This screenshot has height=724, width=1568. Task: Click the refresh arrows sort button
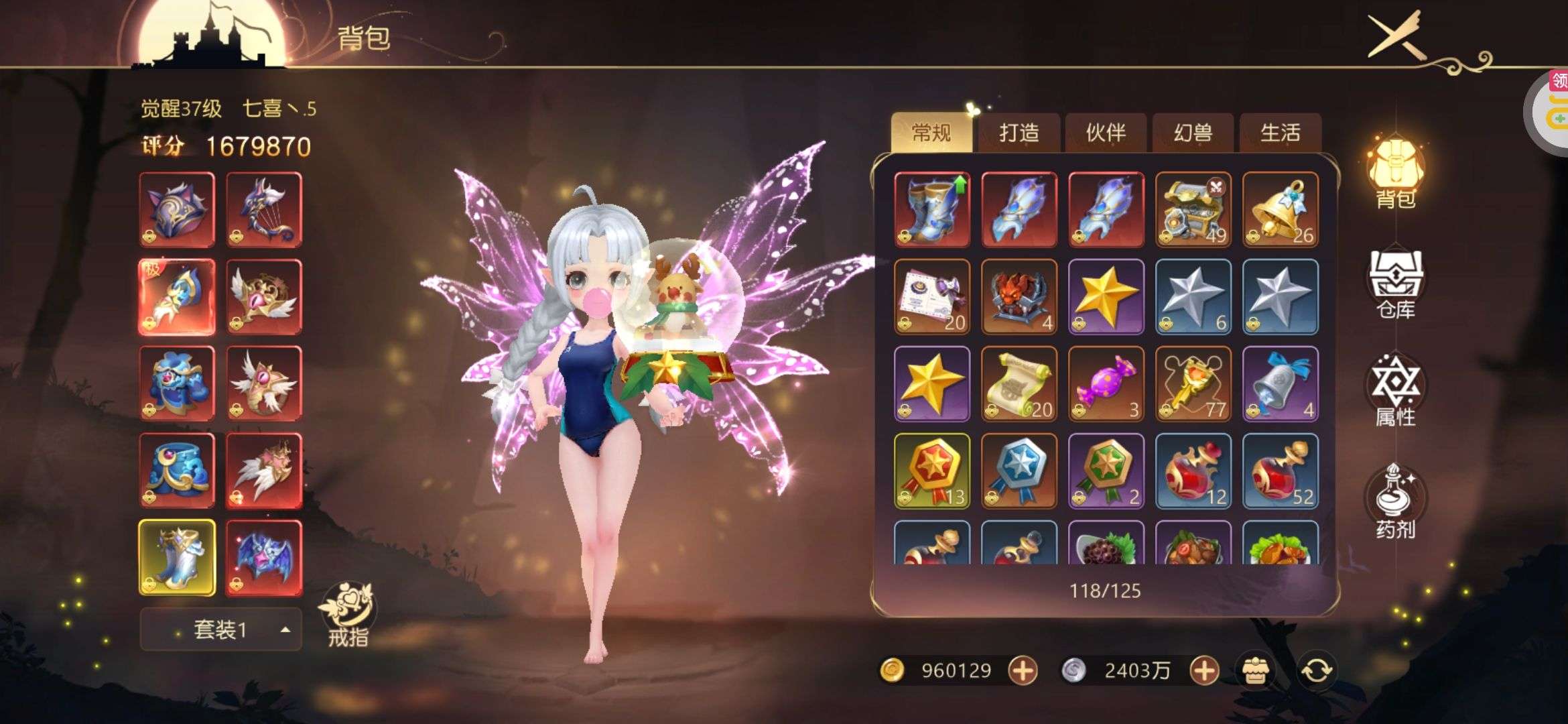[1316, 670]
